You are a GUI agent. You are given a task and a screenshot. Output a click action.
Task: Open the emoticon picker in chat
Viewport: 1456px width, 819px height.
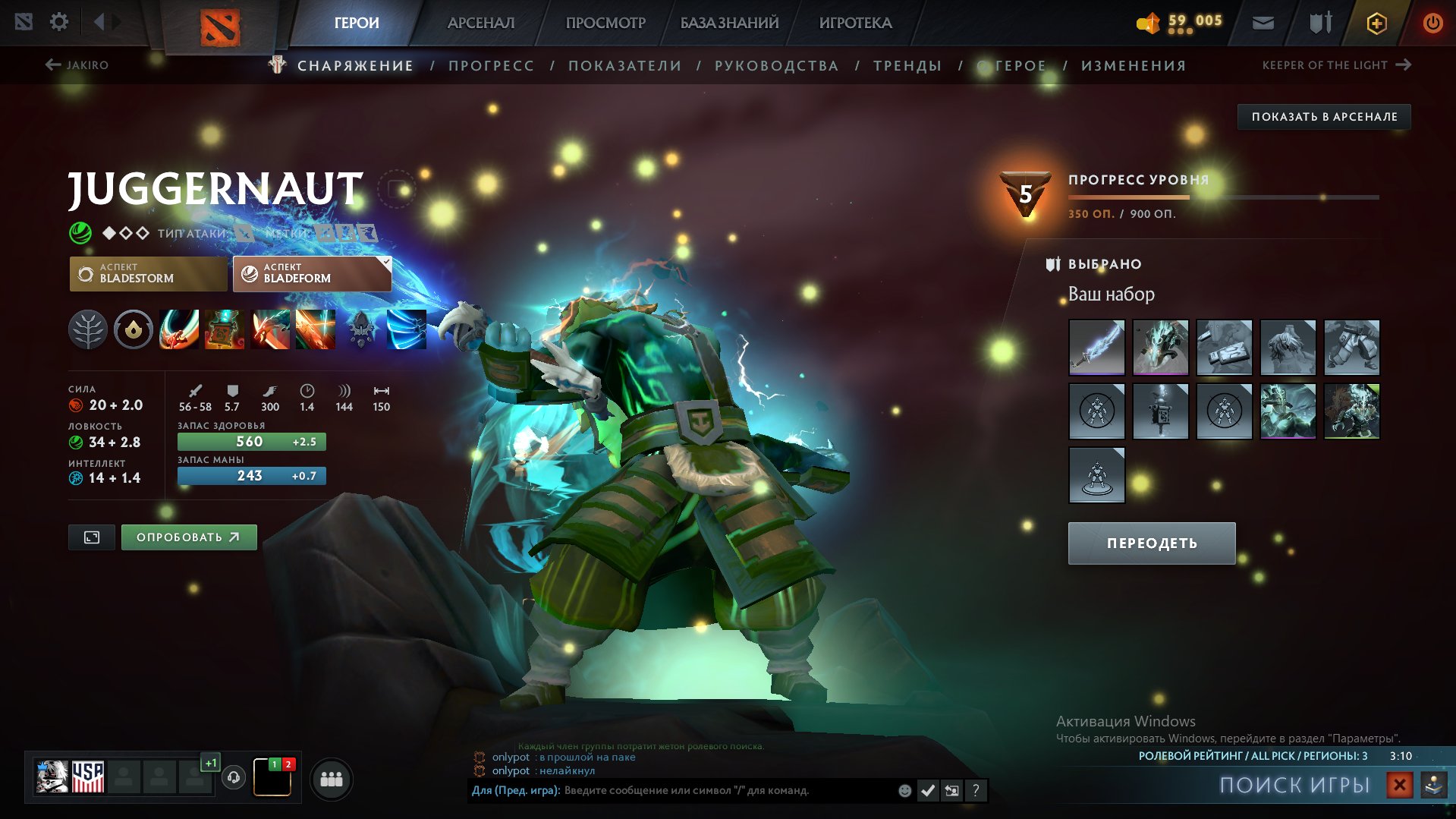(x=904, y=789)
